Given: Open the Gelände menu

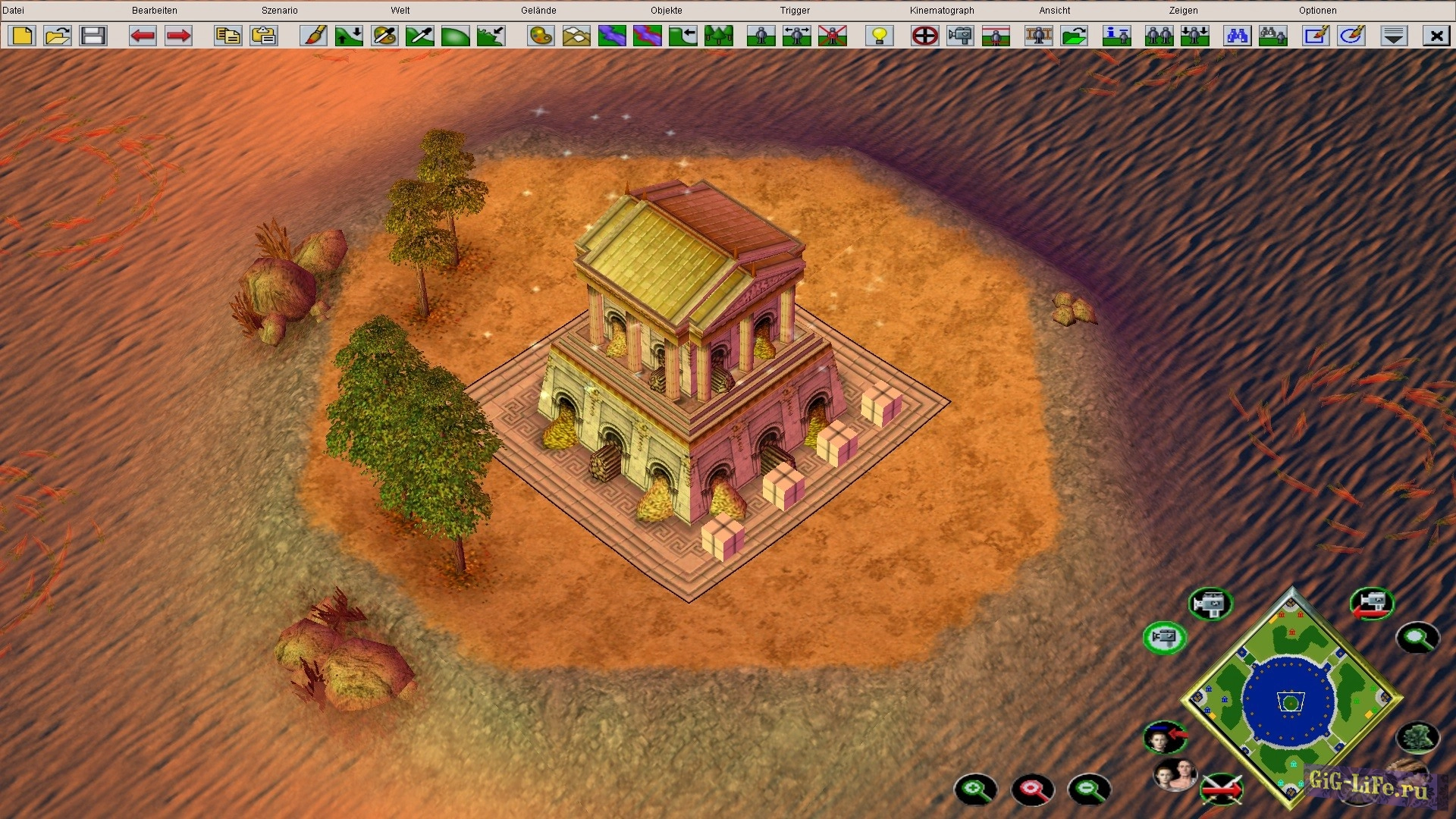Looking at the screenshot, I should [x=538, y=11].
